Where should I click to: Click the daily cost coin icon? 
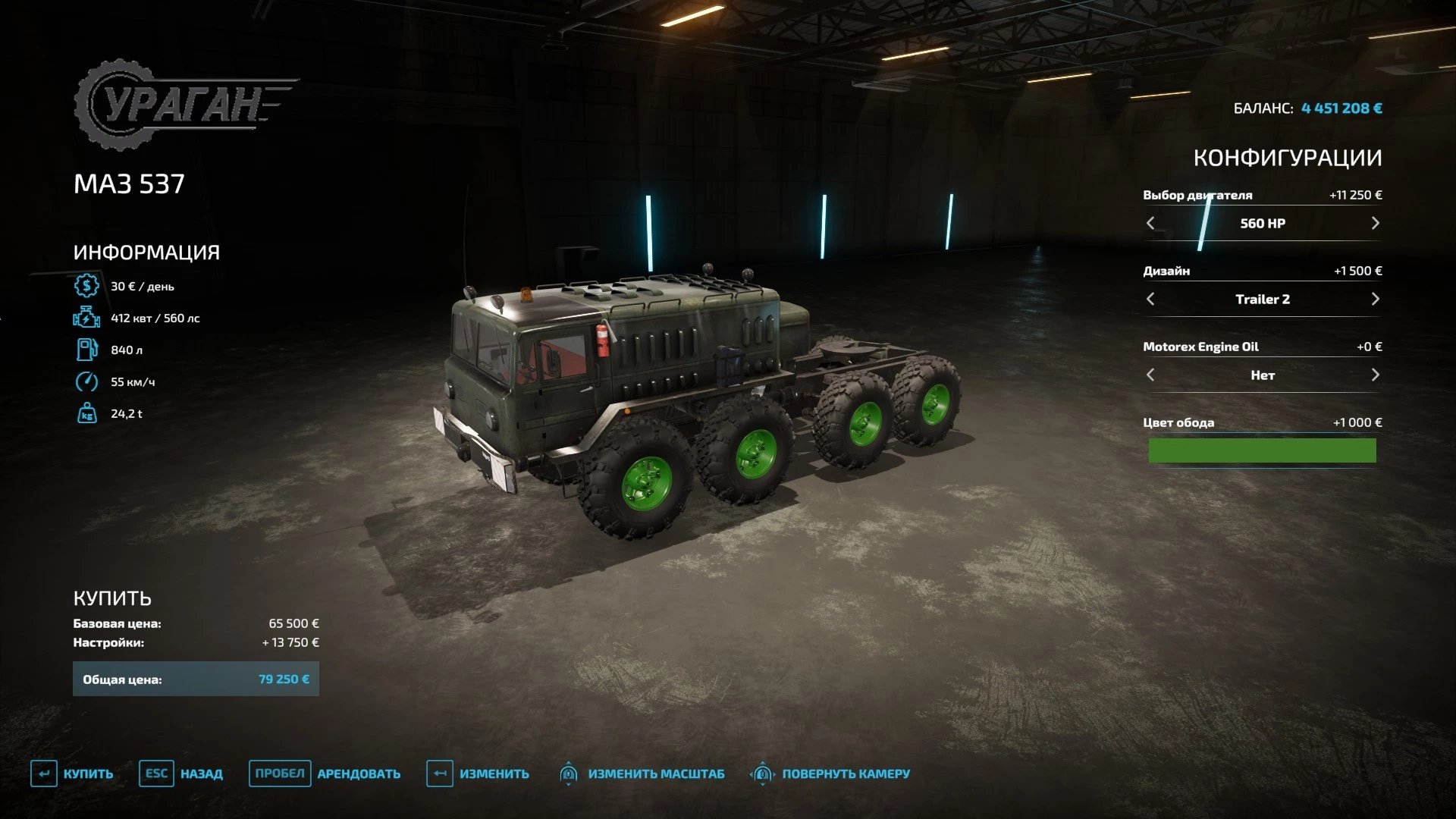86,286
